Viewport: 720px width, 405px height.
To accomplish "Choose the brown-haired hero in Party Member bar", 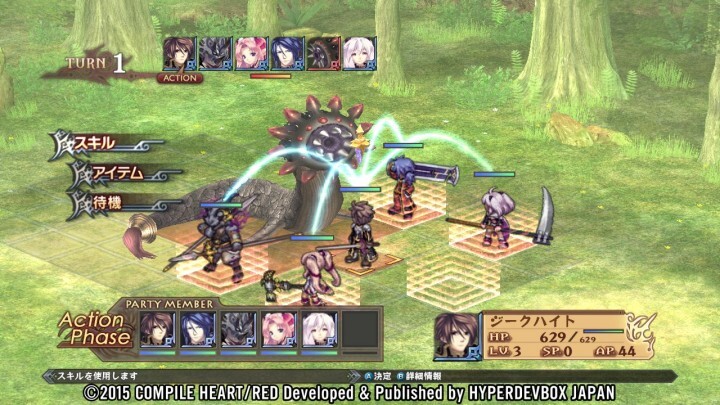I will pos(157,329).
